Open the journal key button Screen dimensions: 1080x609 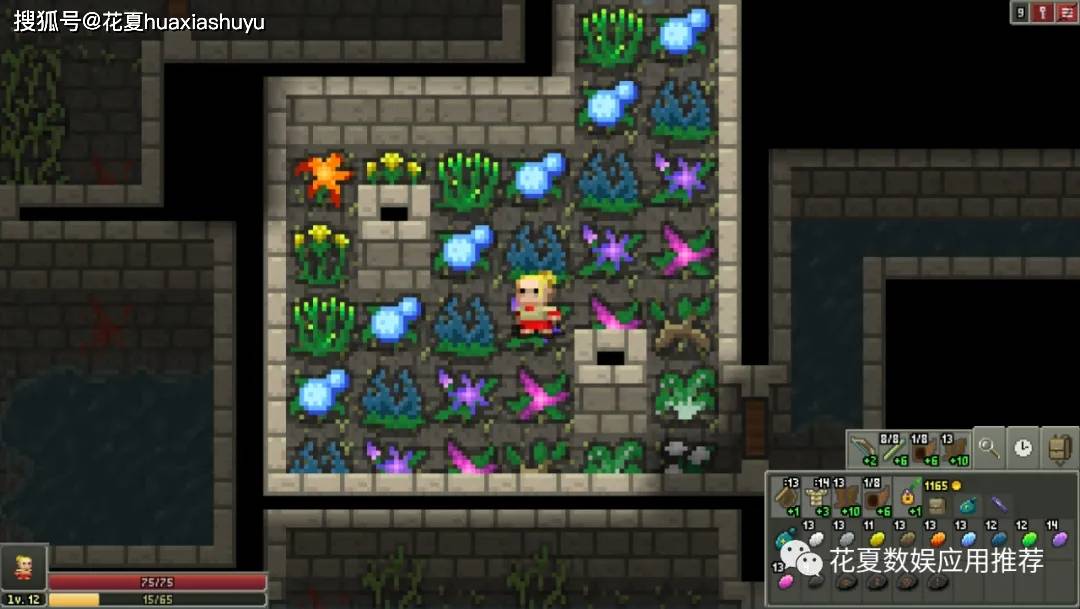click(1044, 12)
